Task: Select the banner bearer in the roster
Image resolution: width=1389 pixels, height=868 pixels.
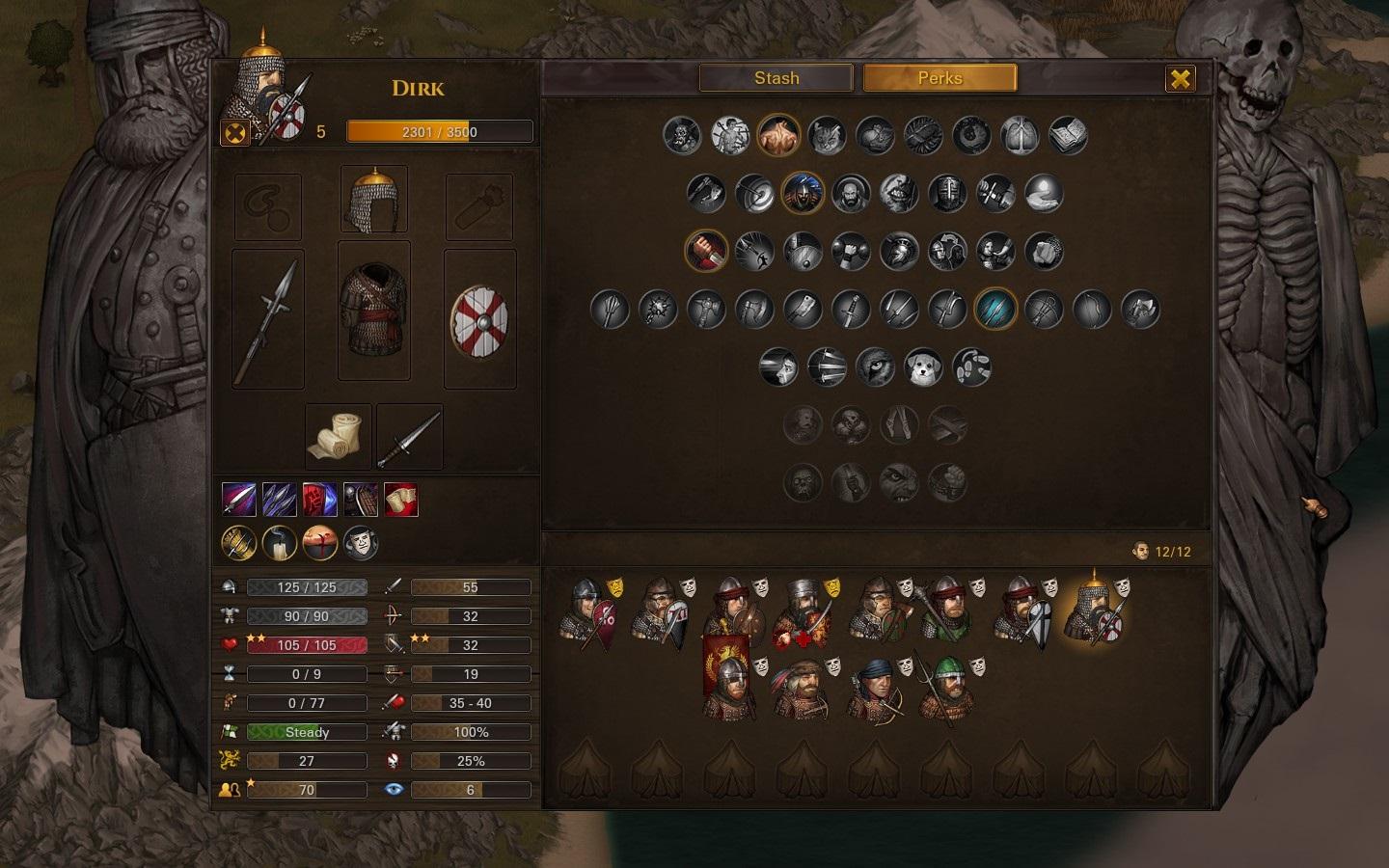Action: click(729, 679)
